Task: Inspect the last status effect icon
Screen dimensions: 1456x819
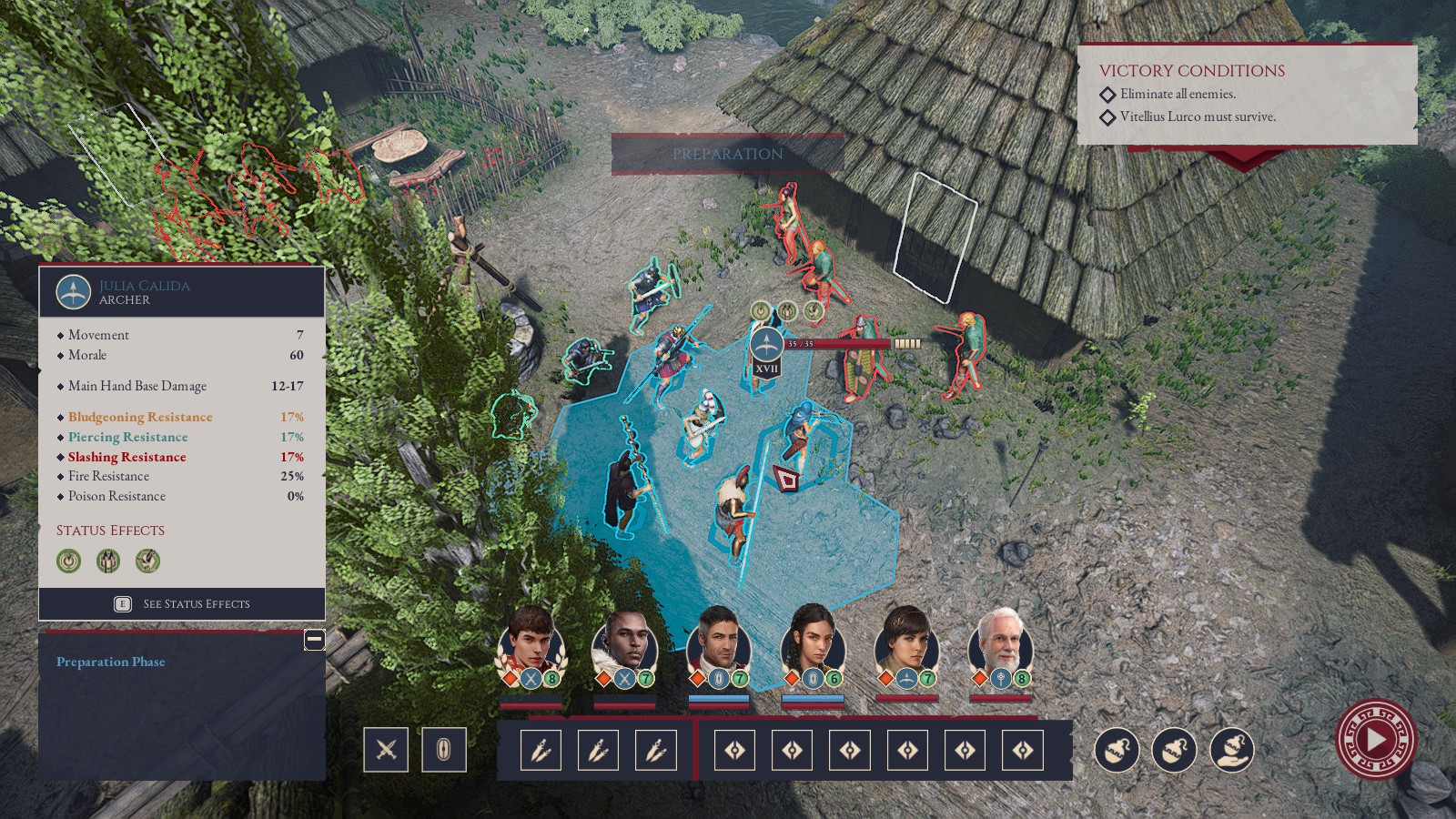Action: tap(147, 561)
